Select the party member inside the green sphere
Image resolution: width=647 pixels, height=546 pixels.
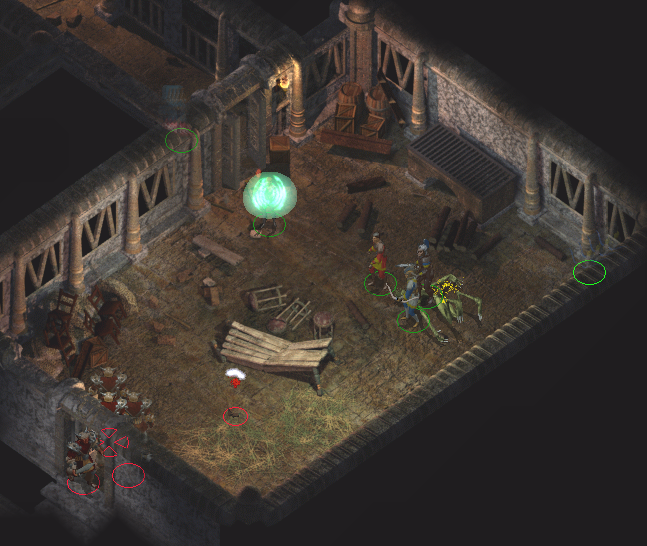click(x=269, y=201)
